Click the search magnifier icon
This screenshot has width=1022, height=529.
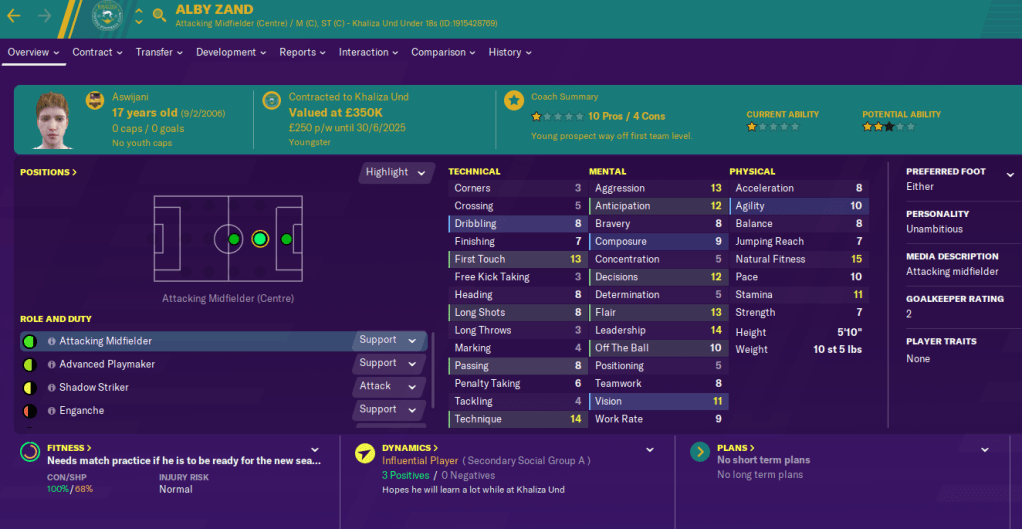160,15
